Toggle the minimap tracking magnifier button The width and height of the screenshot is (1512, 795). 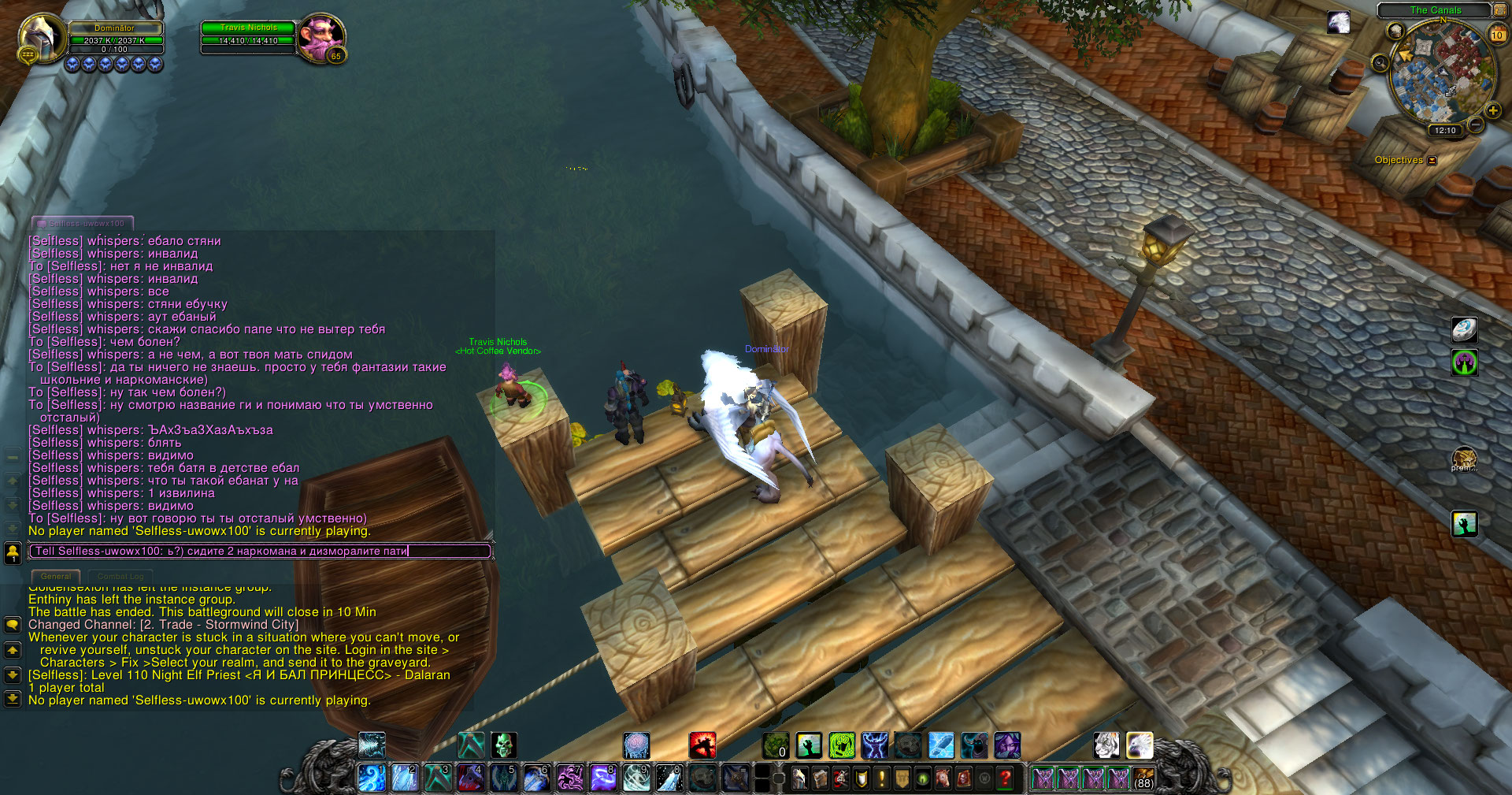[1380, 63]
